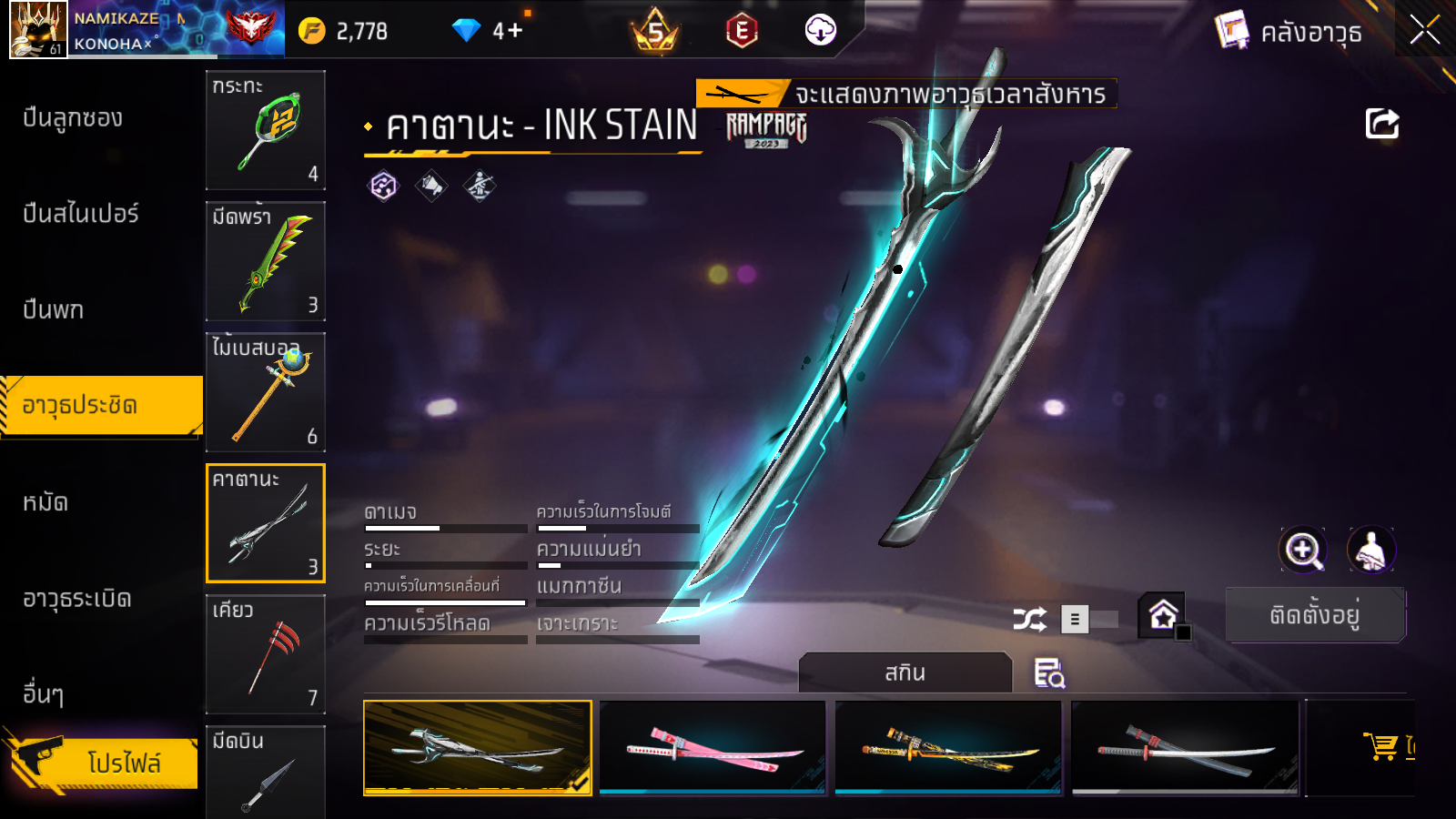Image resolution: width=1456 pixels, height=819 pixels.
Task: Choose the มีดพร้า machete weapon slot
Action: coord(266,261)
